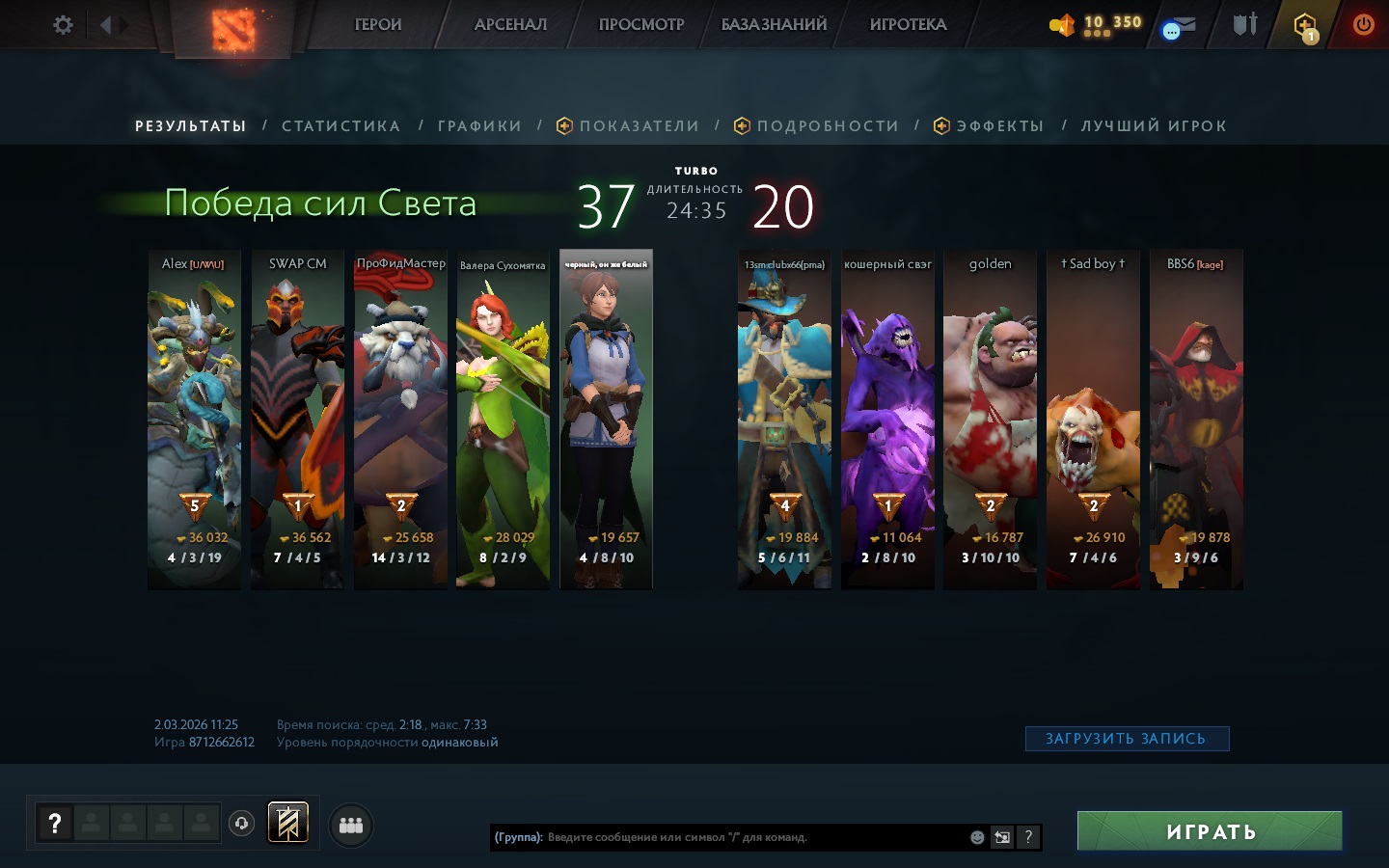
Task: Open the АРСЕНАЛ menu
Action: [x=510, y=25]
